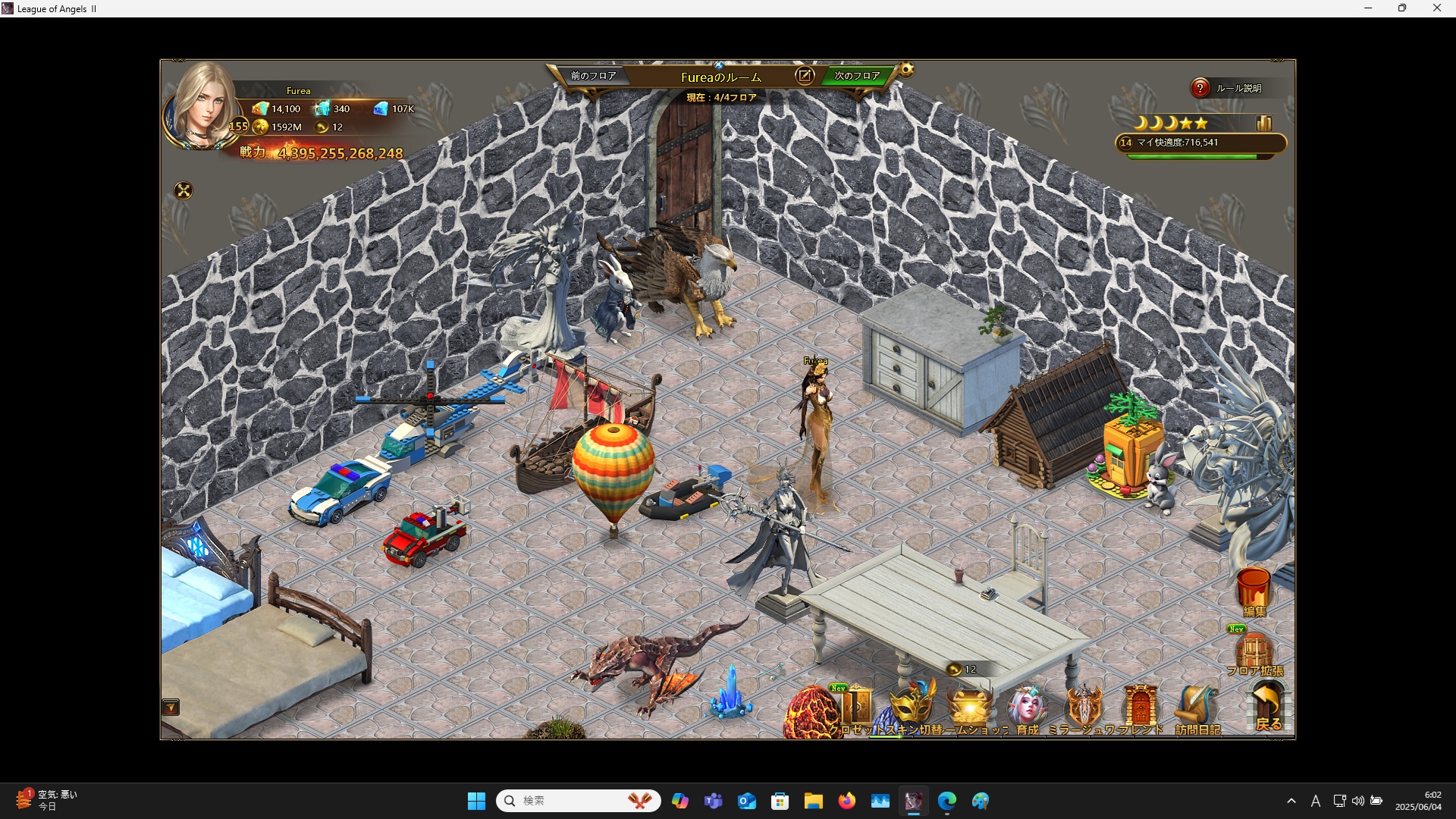Open the room edit (編集) paint bucket
Screen dimensions: 1456x819
pyautogui.click(x=1254, y=591)
